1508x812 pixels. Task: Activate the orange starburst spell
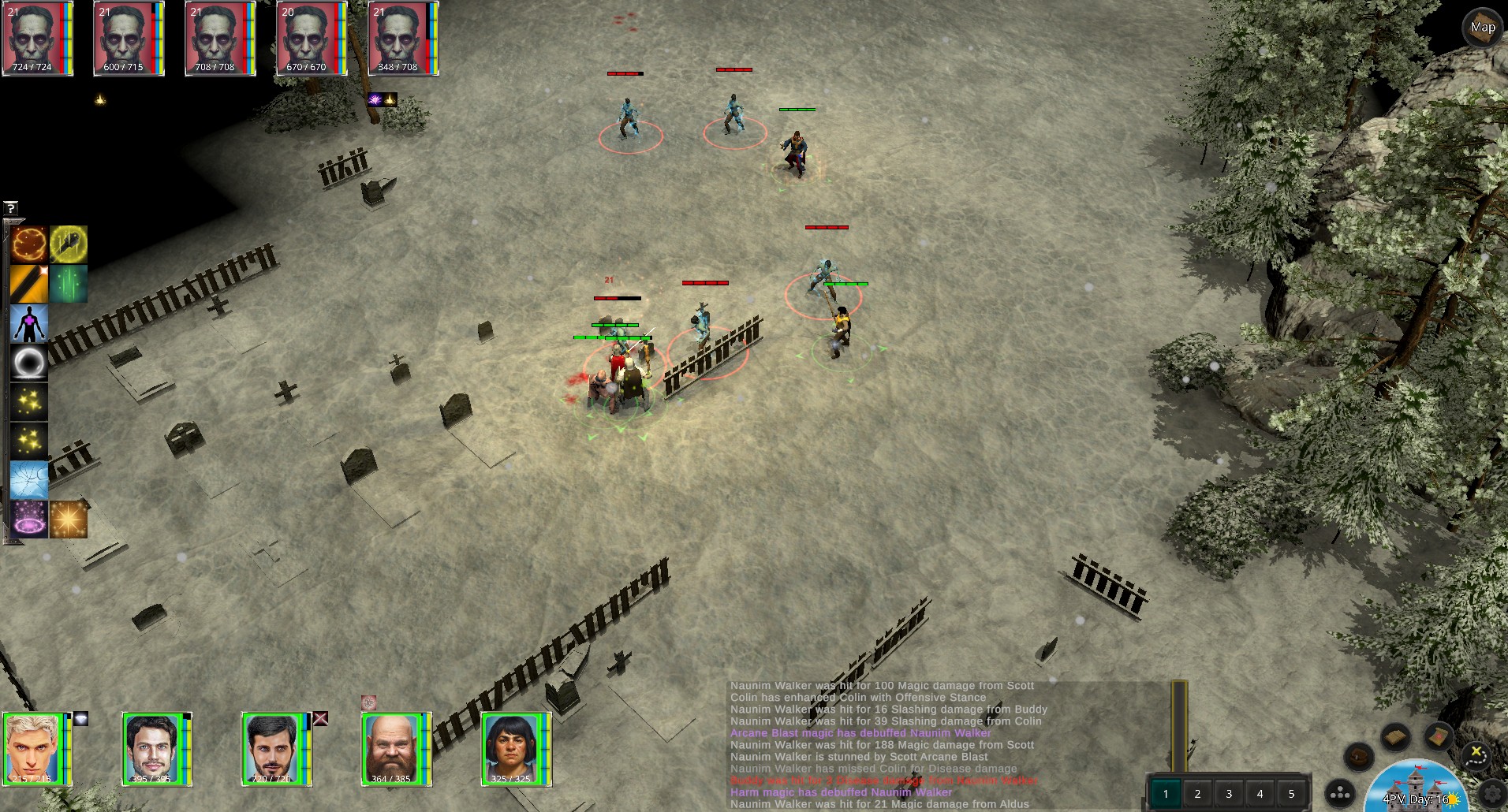click(x=69, y=520)
